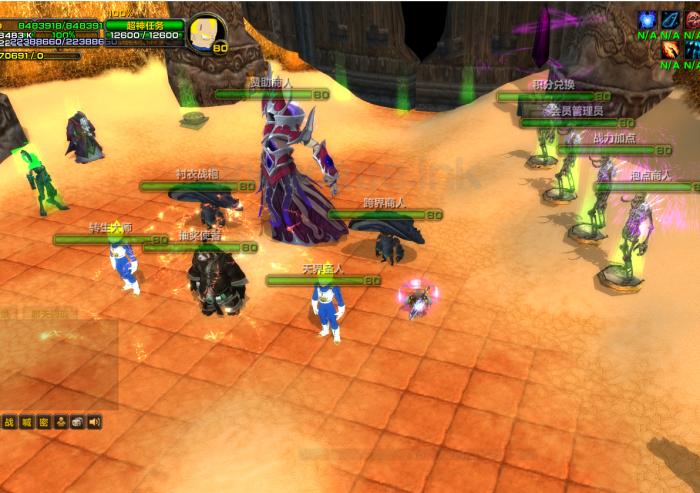Image resolution: width=700 pixels, height=493 pixels.
Task: Select the glowing blue orb buff icon
Action: (646, 19)
